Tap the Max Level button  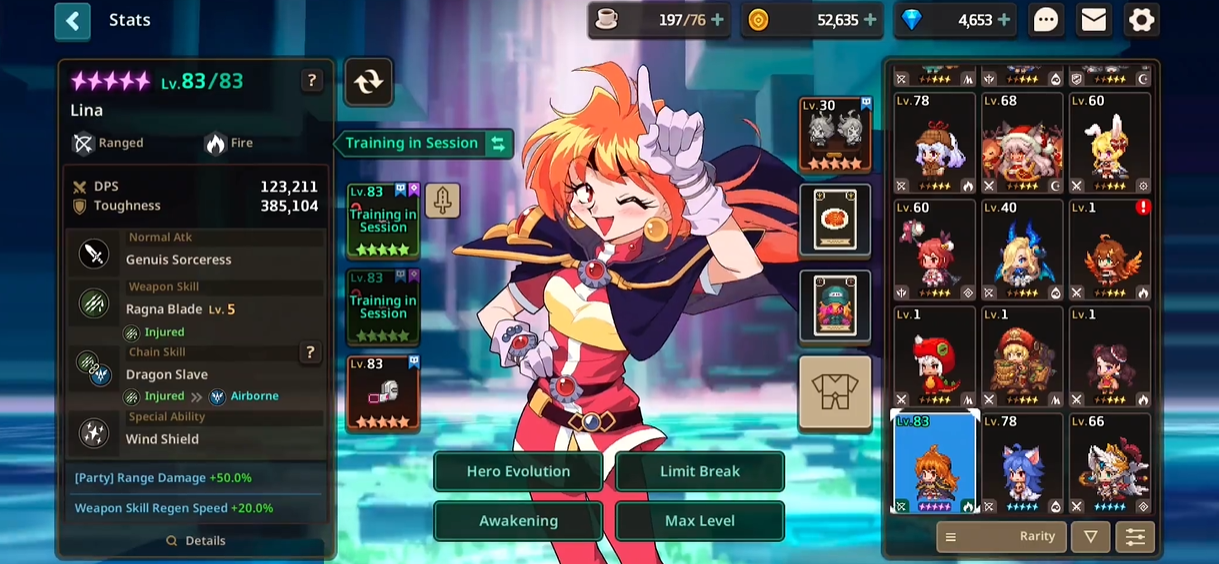click(699, 521)
